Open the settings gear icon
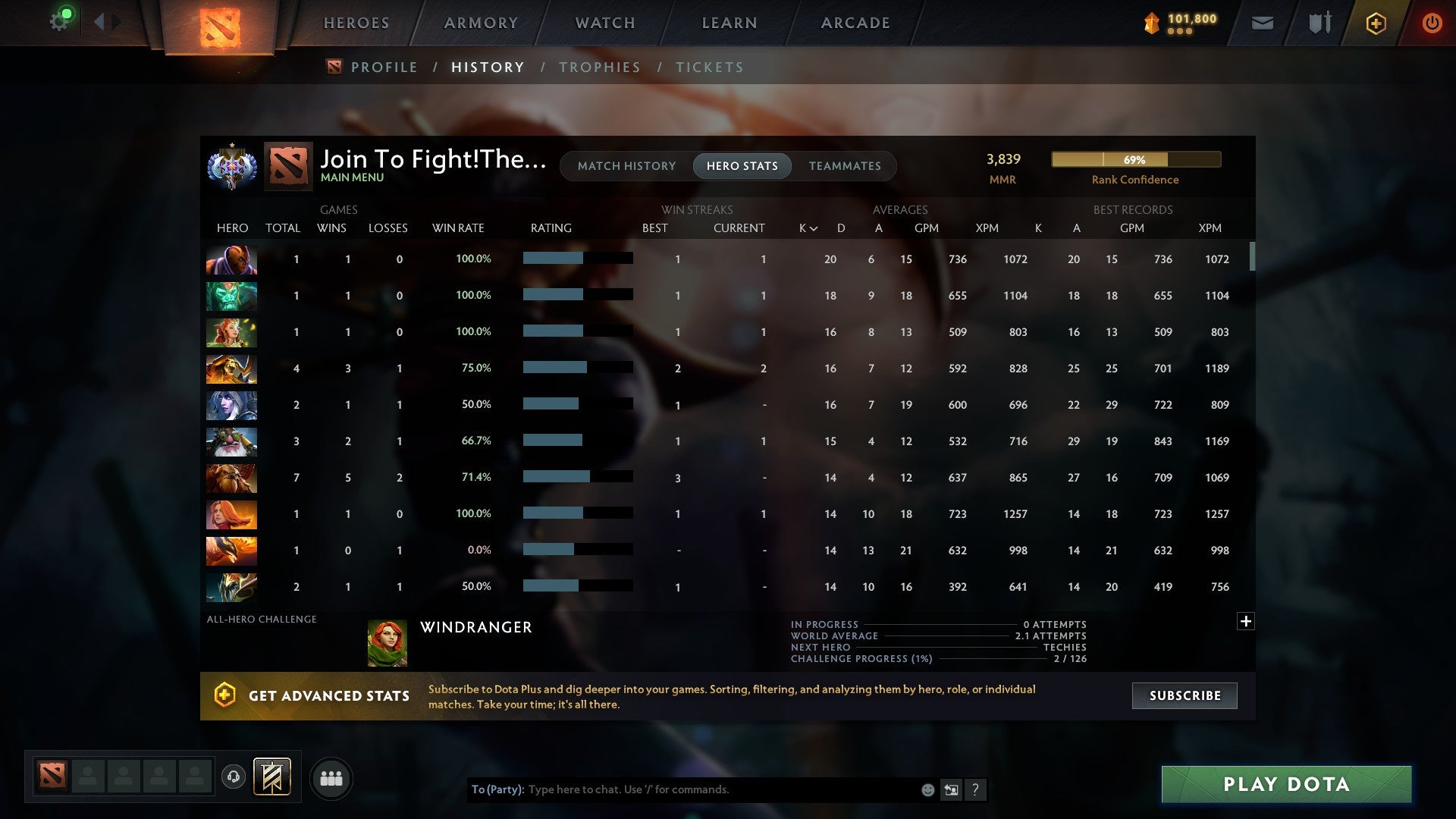 pos(59,21)
